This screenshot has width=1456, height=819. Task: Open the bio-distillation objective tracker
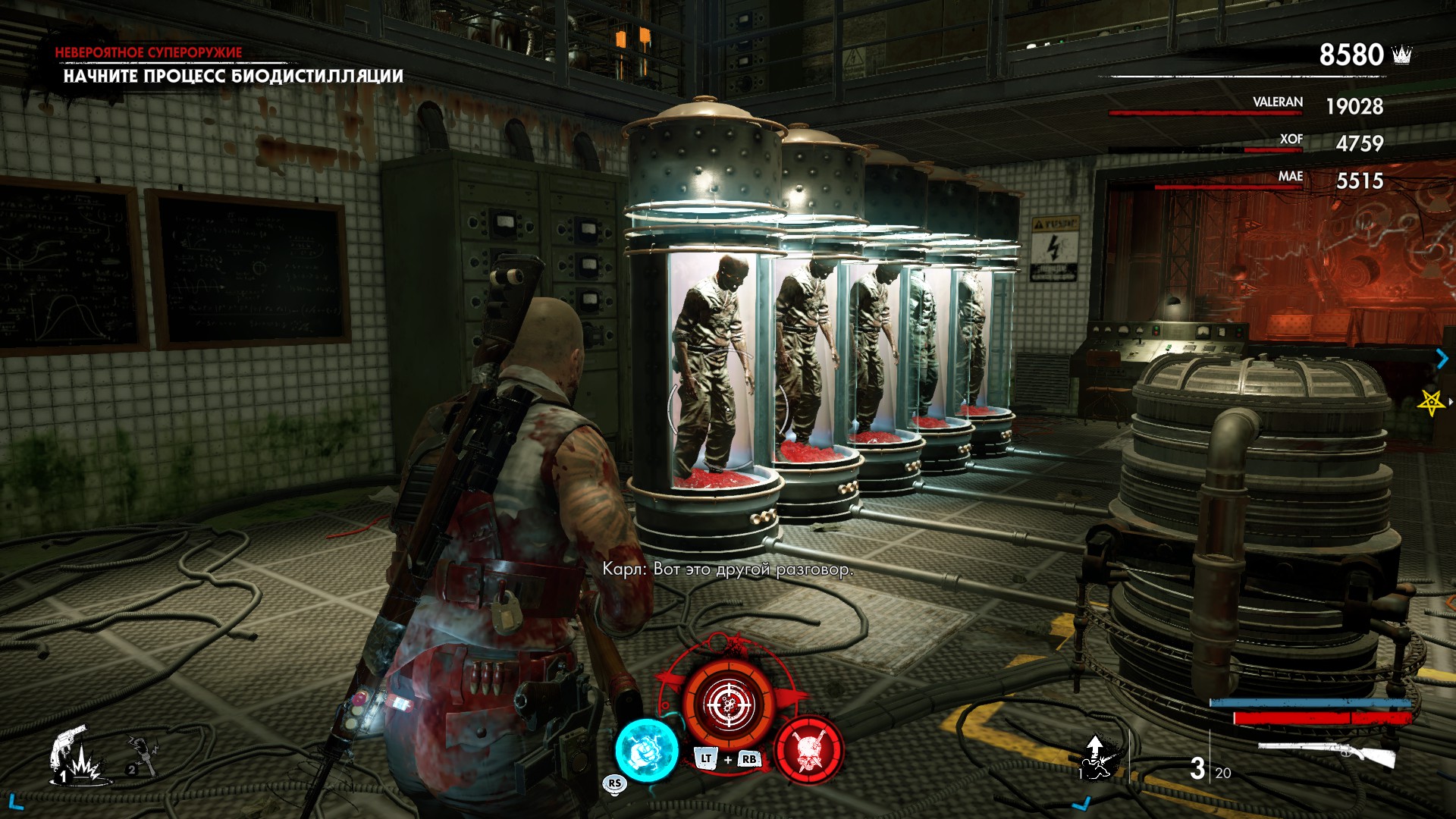pos(233,76)
